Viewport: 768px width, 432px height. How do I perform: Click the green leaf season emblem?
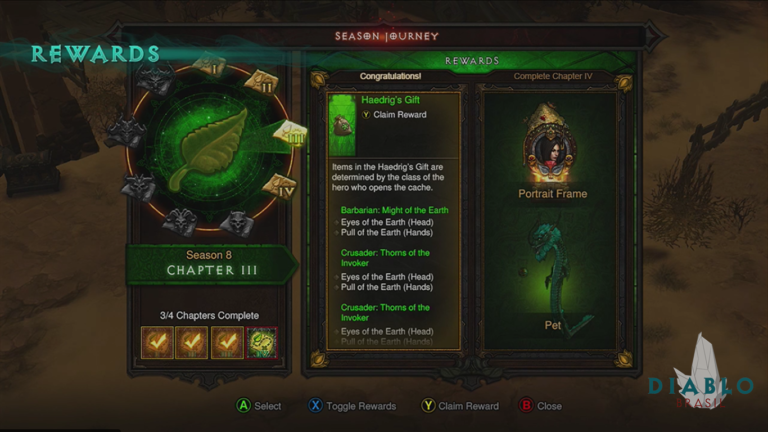tap(206, 150)
